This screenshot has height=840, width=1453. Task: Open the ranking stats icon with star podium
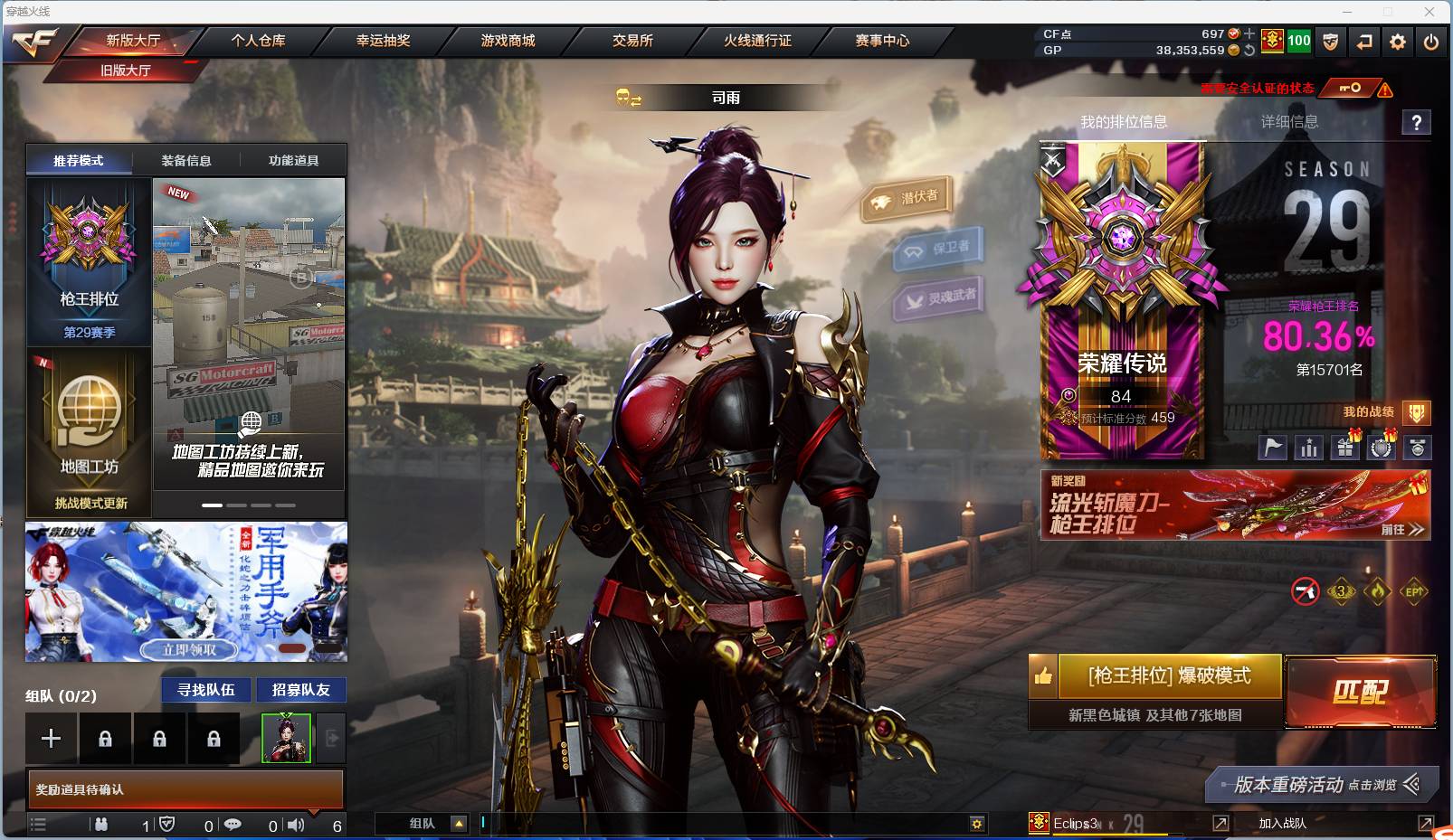pyautogui.click(x=1308, y=447)
